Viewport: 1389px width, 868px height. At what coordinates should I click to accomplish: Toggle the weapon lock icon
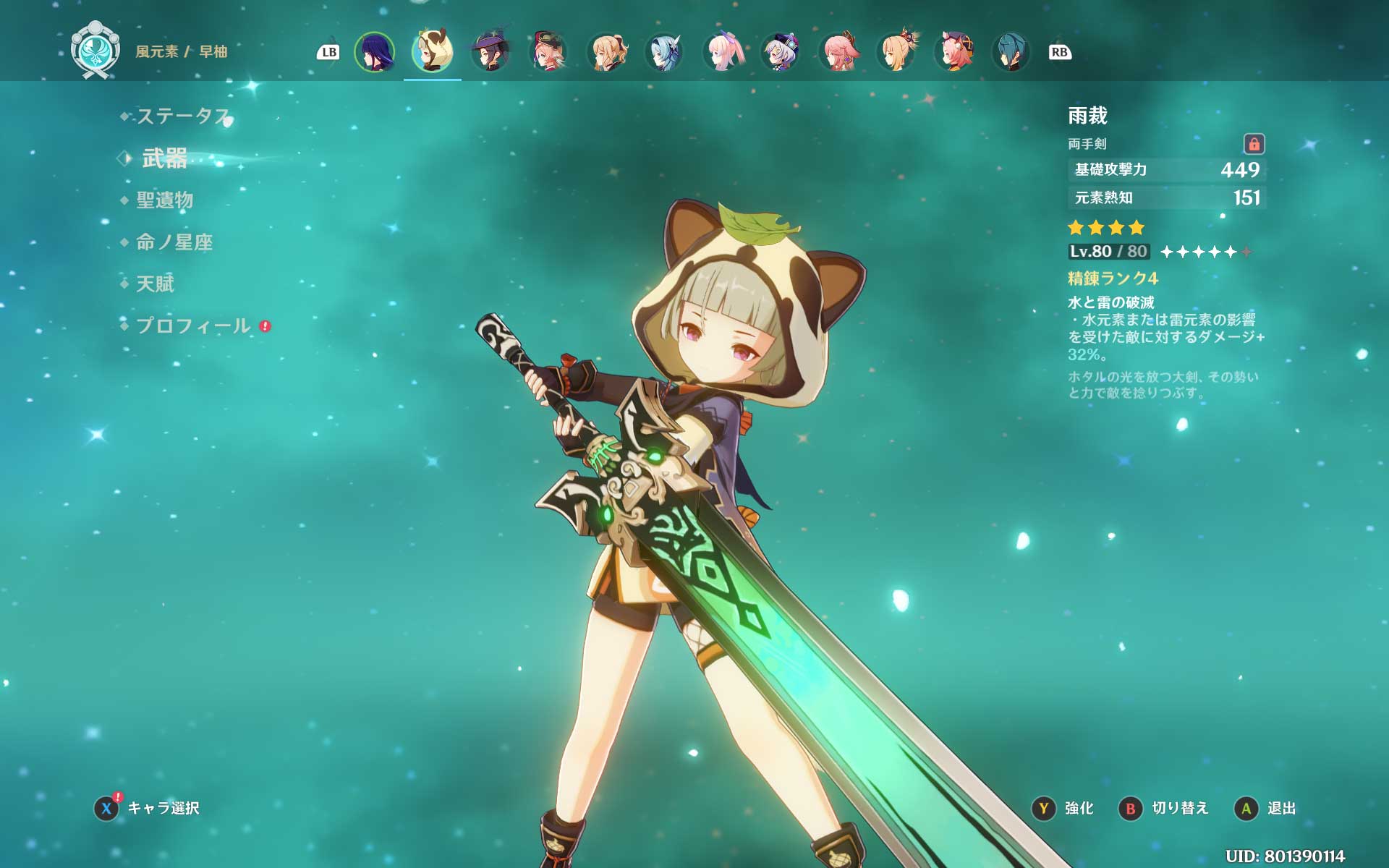(1254, 144)
